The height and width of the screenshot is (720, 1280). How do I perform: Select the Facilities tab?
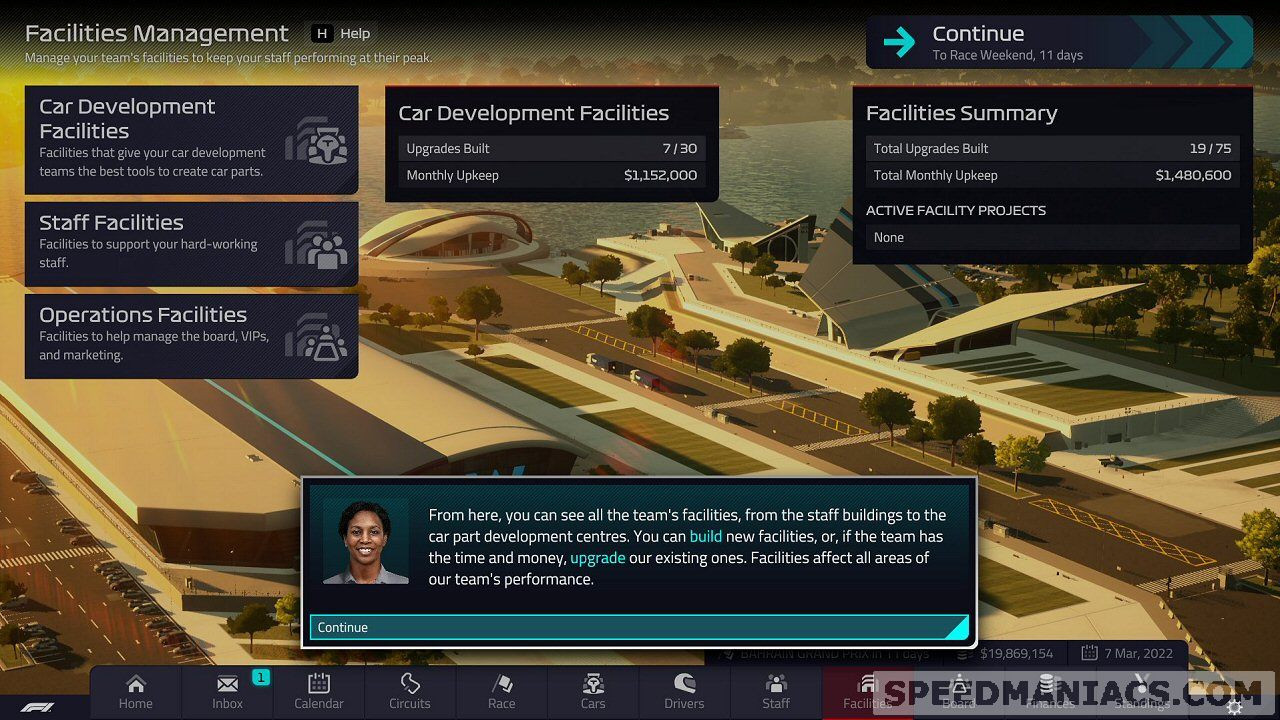[x=866, y=692]
